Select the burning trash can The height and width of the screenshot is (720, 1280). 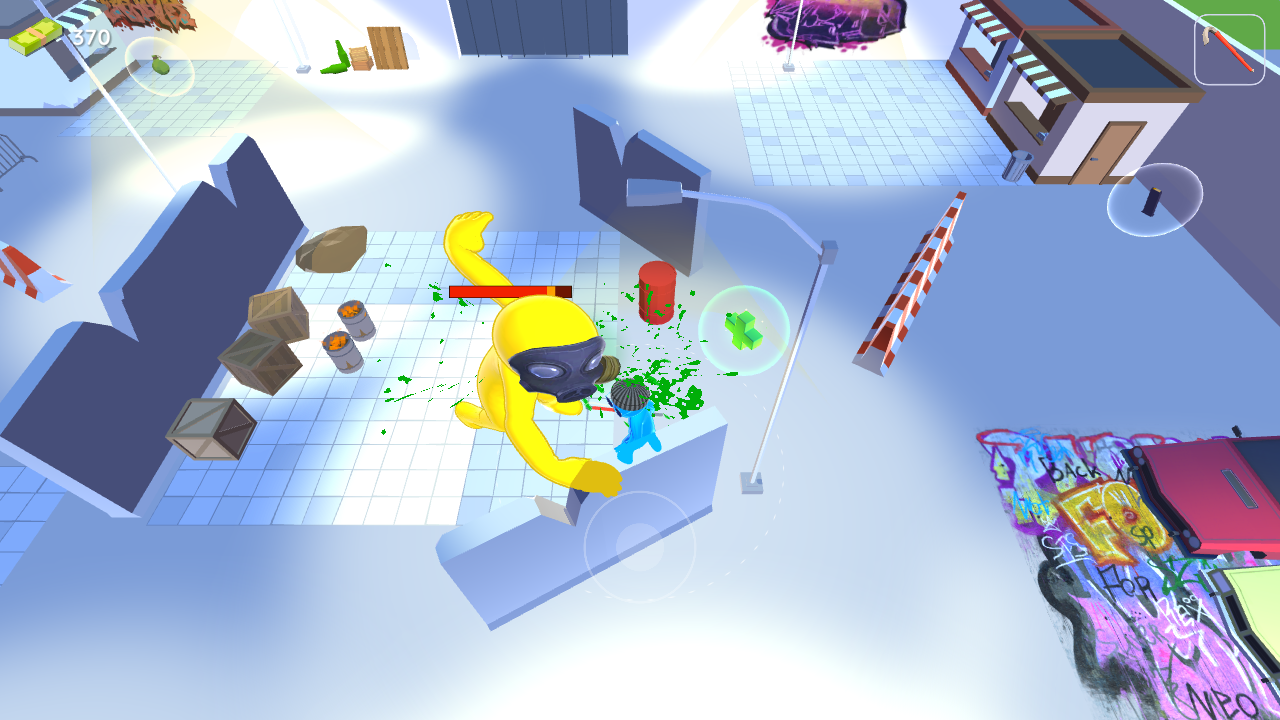(x=342, y=348)
